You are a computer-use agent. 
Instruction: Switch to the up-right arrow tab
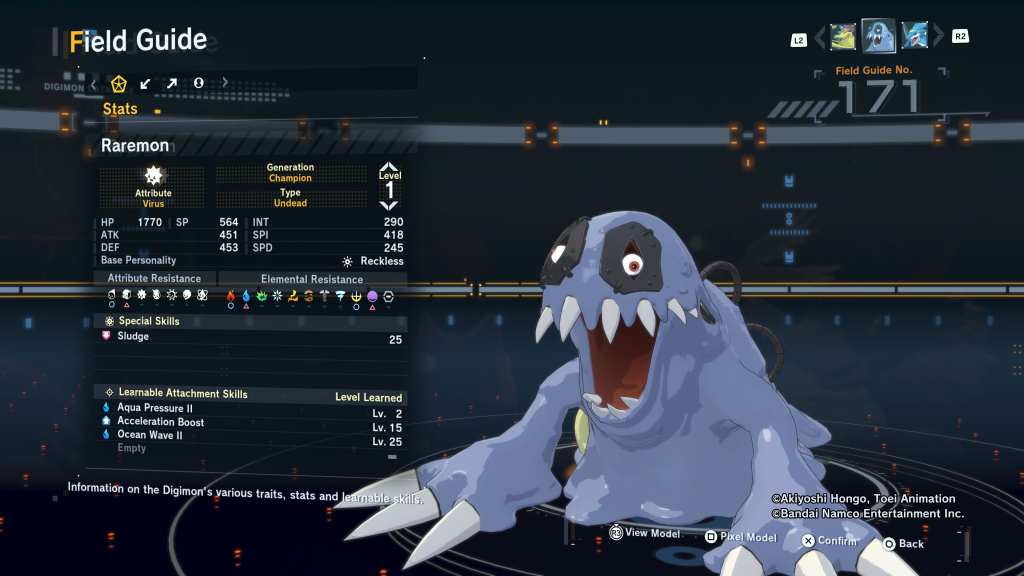click(172, 83)
